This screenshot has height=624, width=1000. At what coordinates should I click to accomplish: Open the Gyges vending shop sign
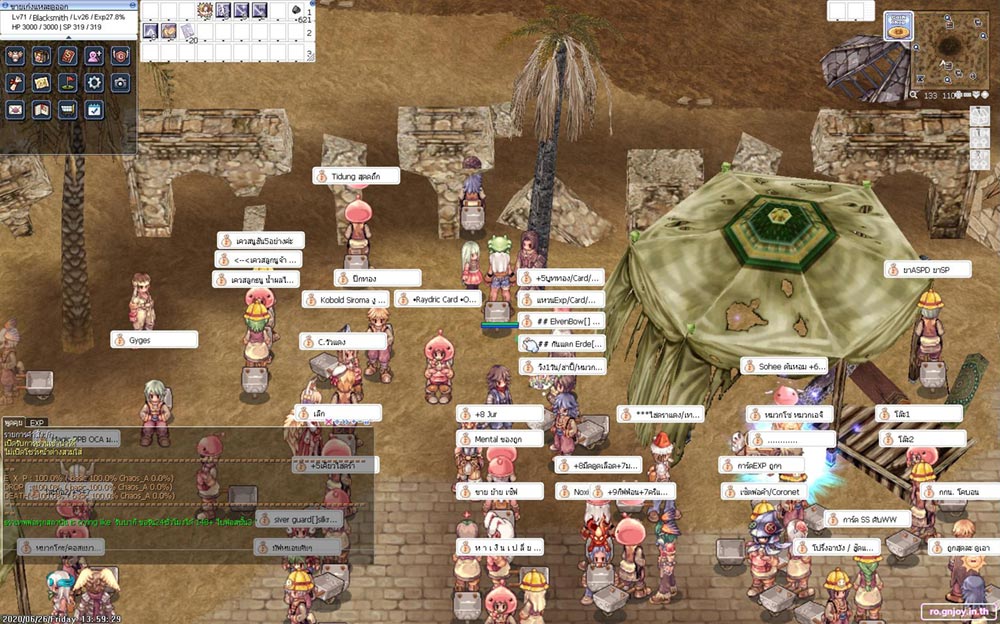[153, 340]
